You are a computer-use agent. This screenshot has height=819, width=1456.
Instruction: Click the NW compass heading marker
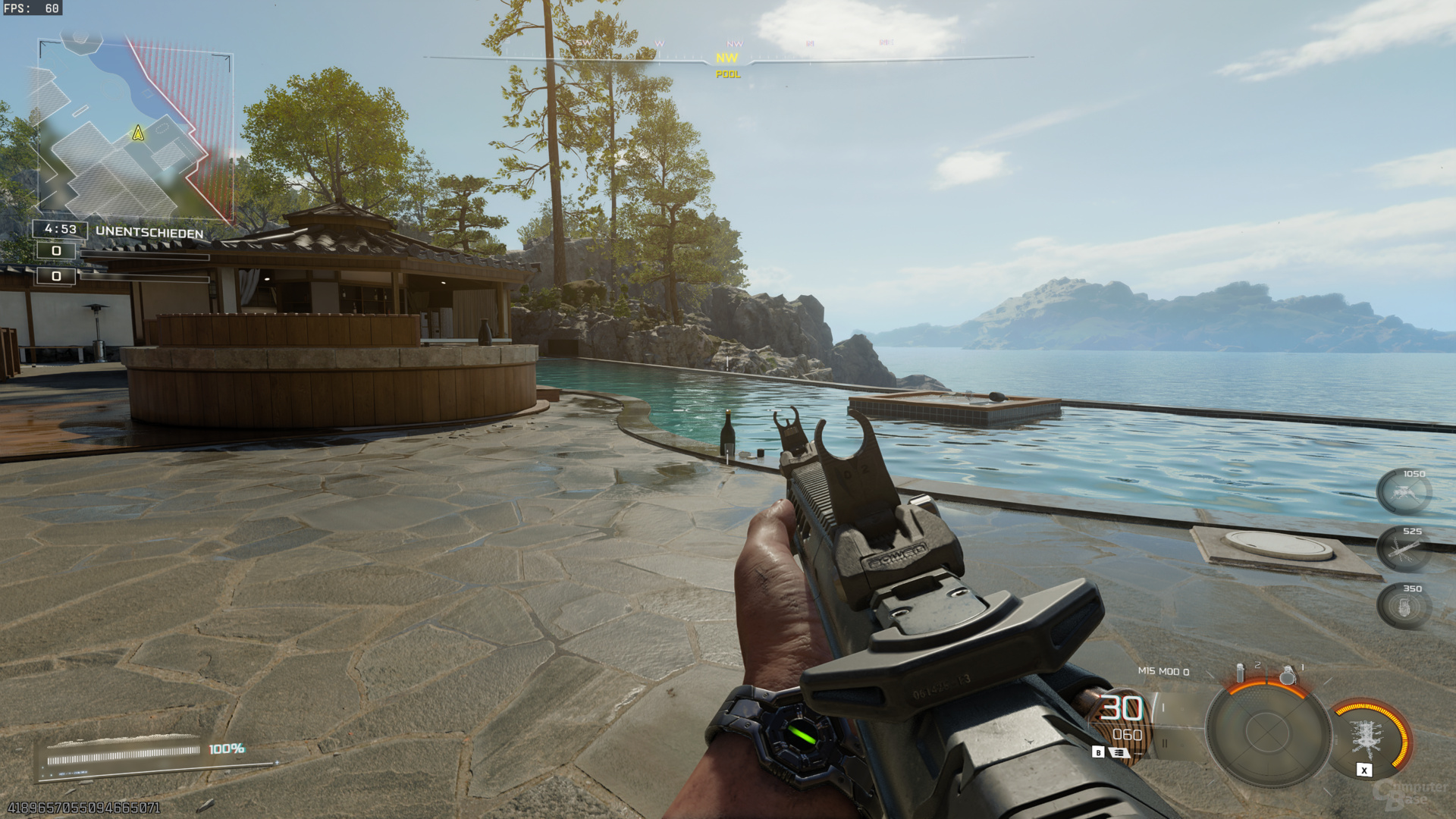tap(726, 58)
